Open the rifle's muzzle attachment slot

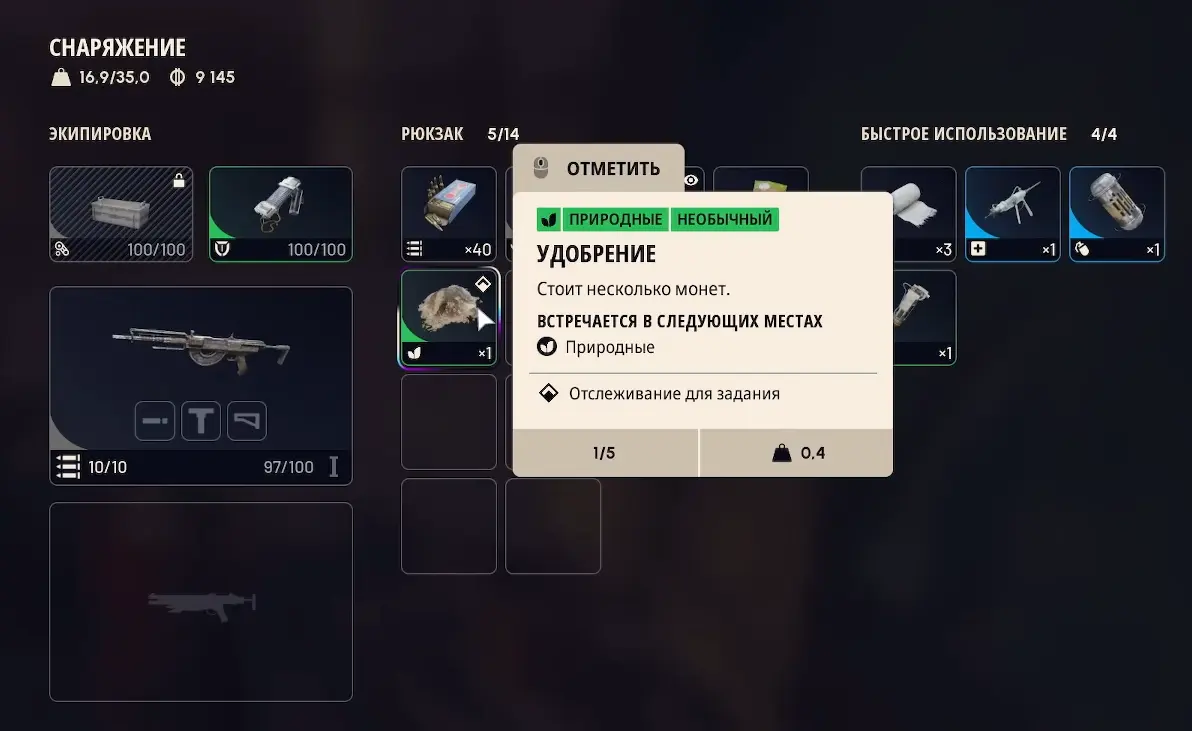coord(155,421)
